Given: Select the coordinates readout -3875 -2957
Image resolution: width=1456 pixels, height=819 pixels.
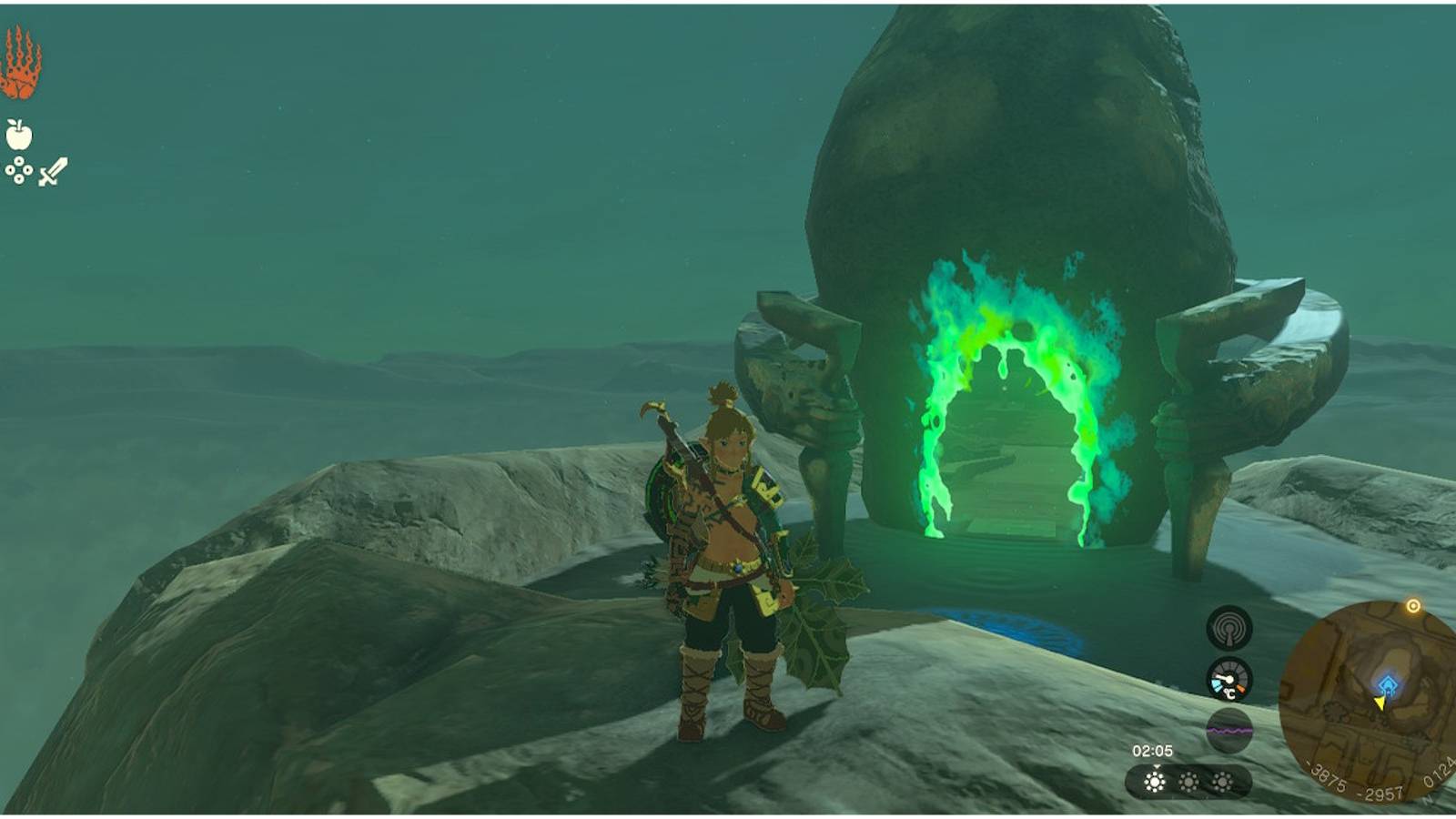Looking at the screenshot, I should click(1353, 783).
